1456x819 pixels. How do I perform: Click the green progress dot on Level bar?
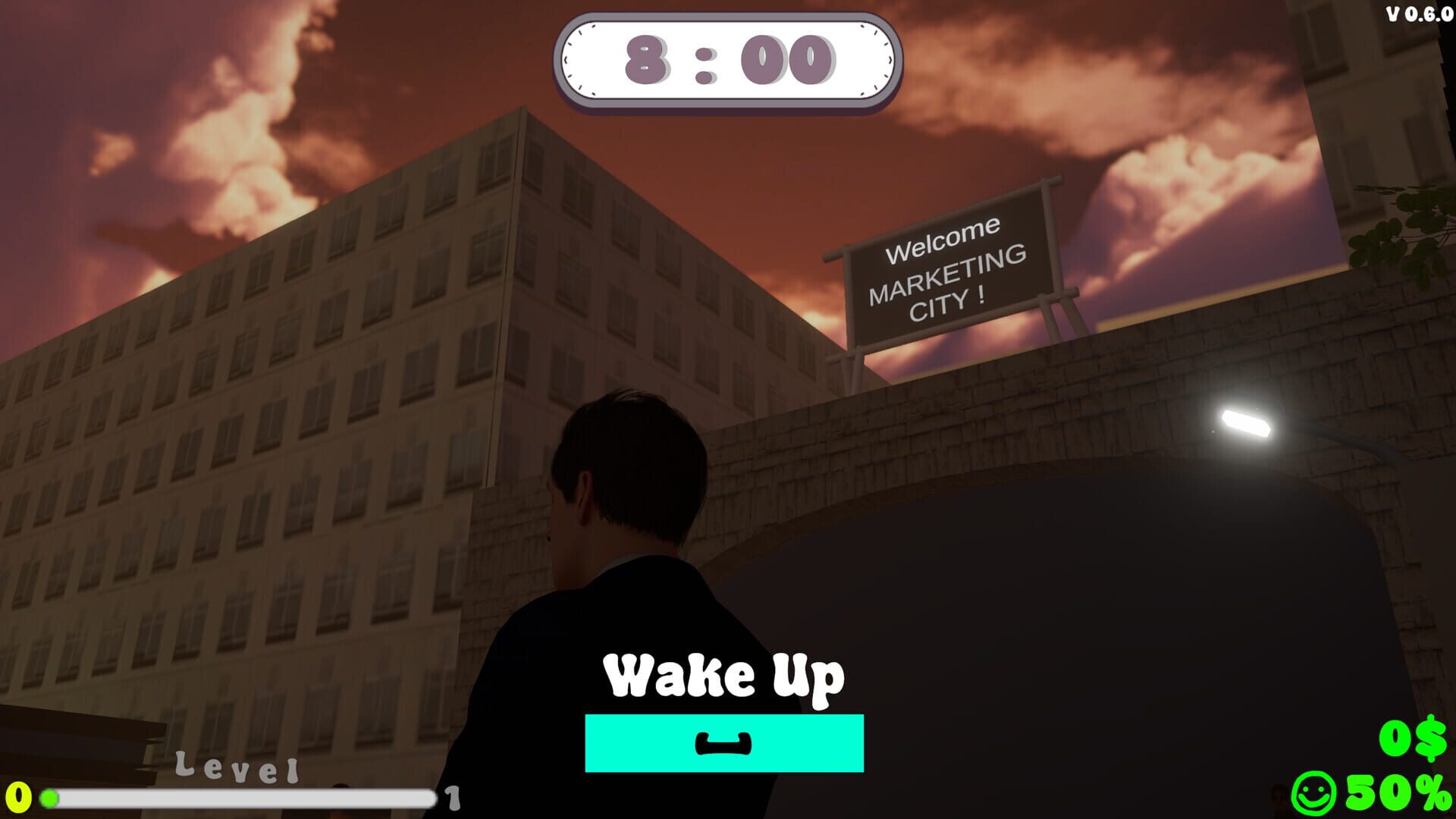tap(50, 797)
